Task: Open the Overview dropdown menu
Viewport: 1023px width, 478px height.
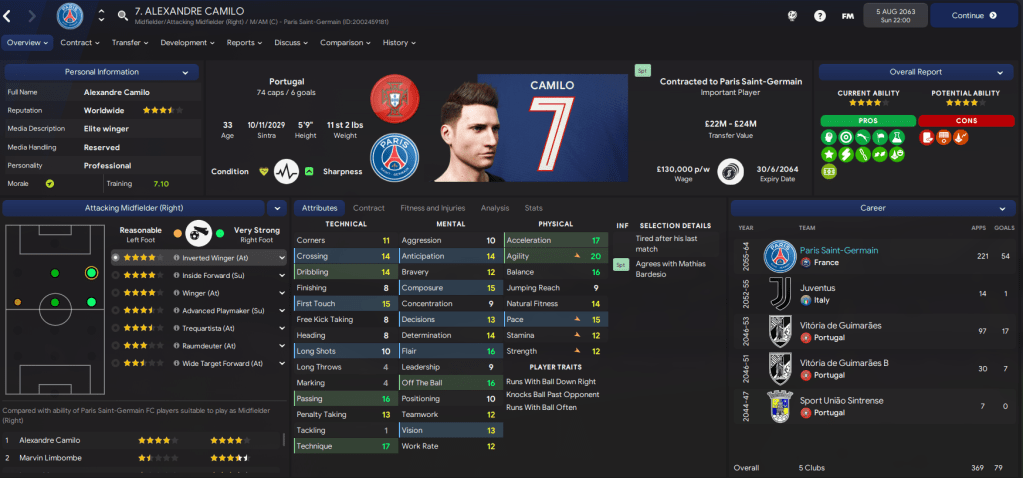Action: [27, 43]
